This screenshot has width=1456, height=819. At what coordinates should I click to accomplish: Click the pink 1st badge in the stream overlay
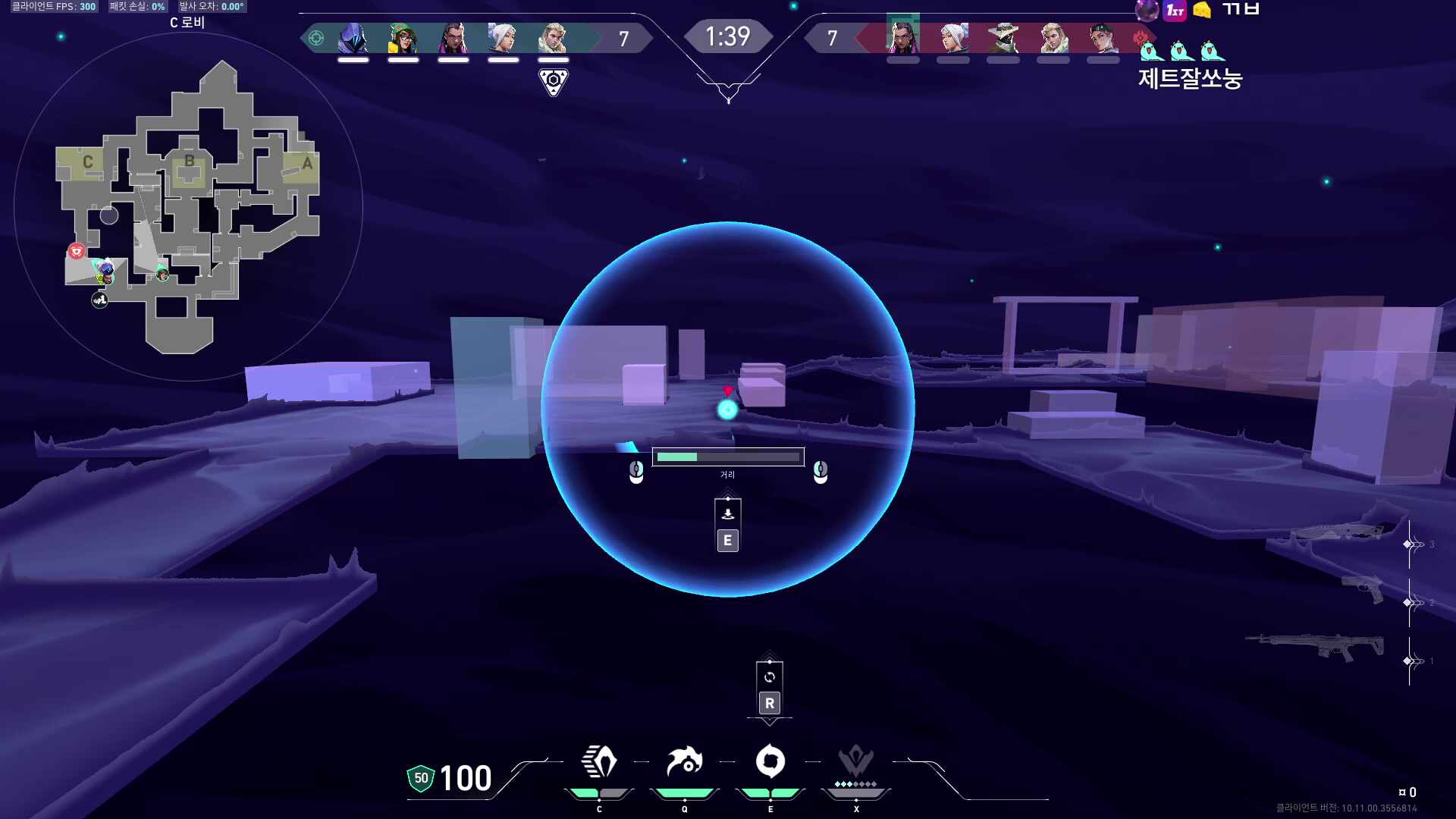(1175, 11)
